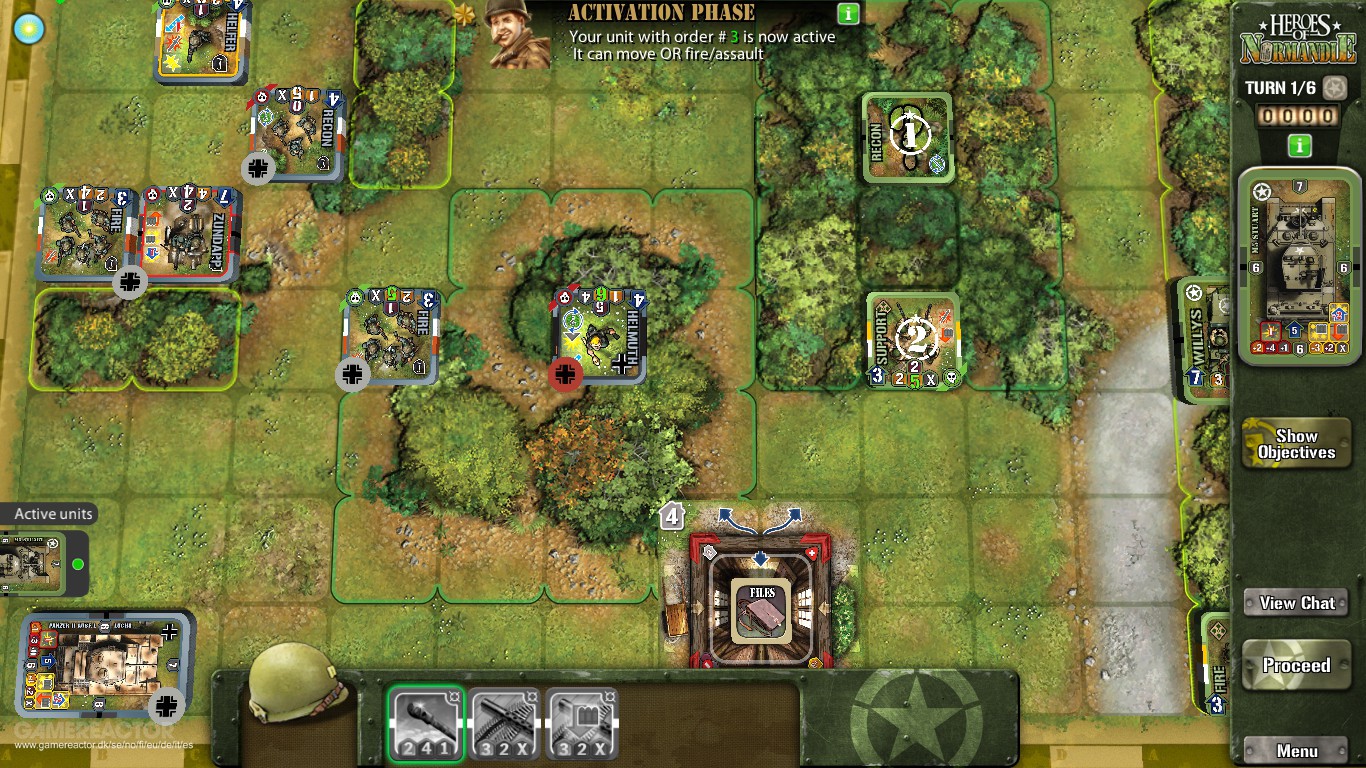Click the SUPPORT order token numbered 2

(914, 338)
